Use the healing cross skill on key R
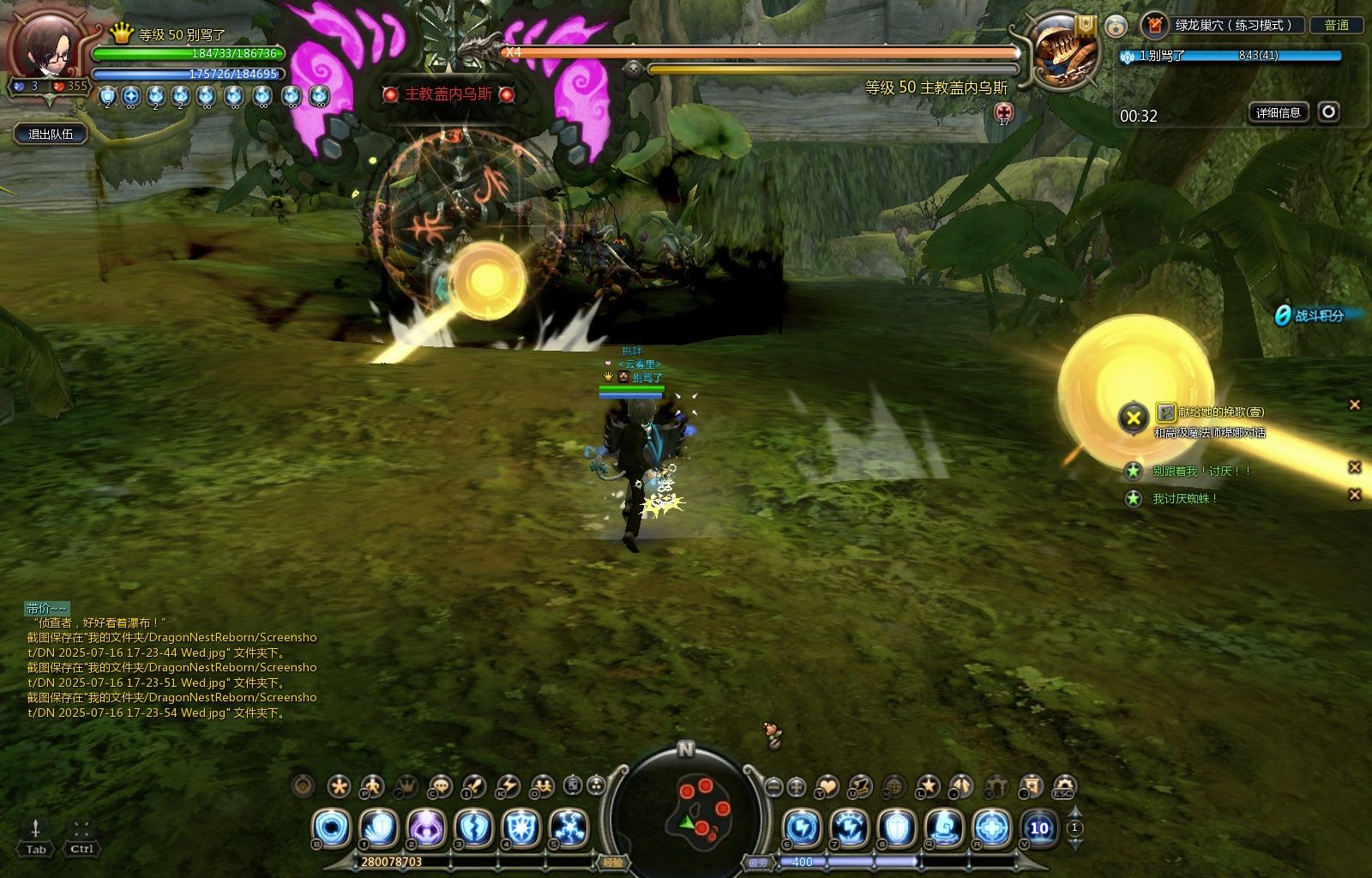1372x878 pixels. (991, 828)
